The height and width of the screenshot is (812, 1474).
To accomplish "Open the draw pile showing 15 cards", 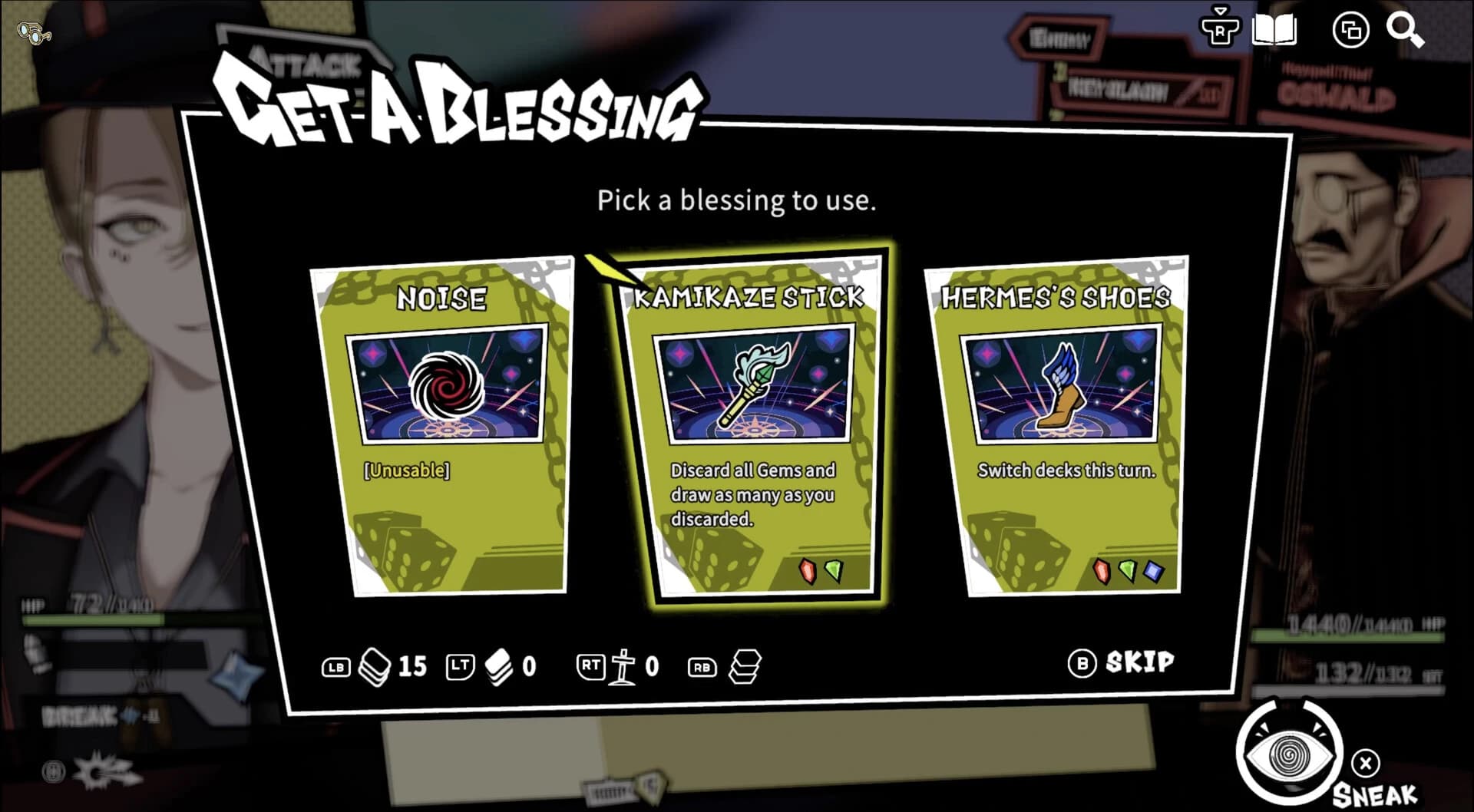I will [x=375, y=666].
